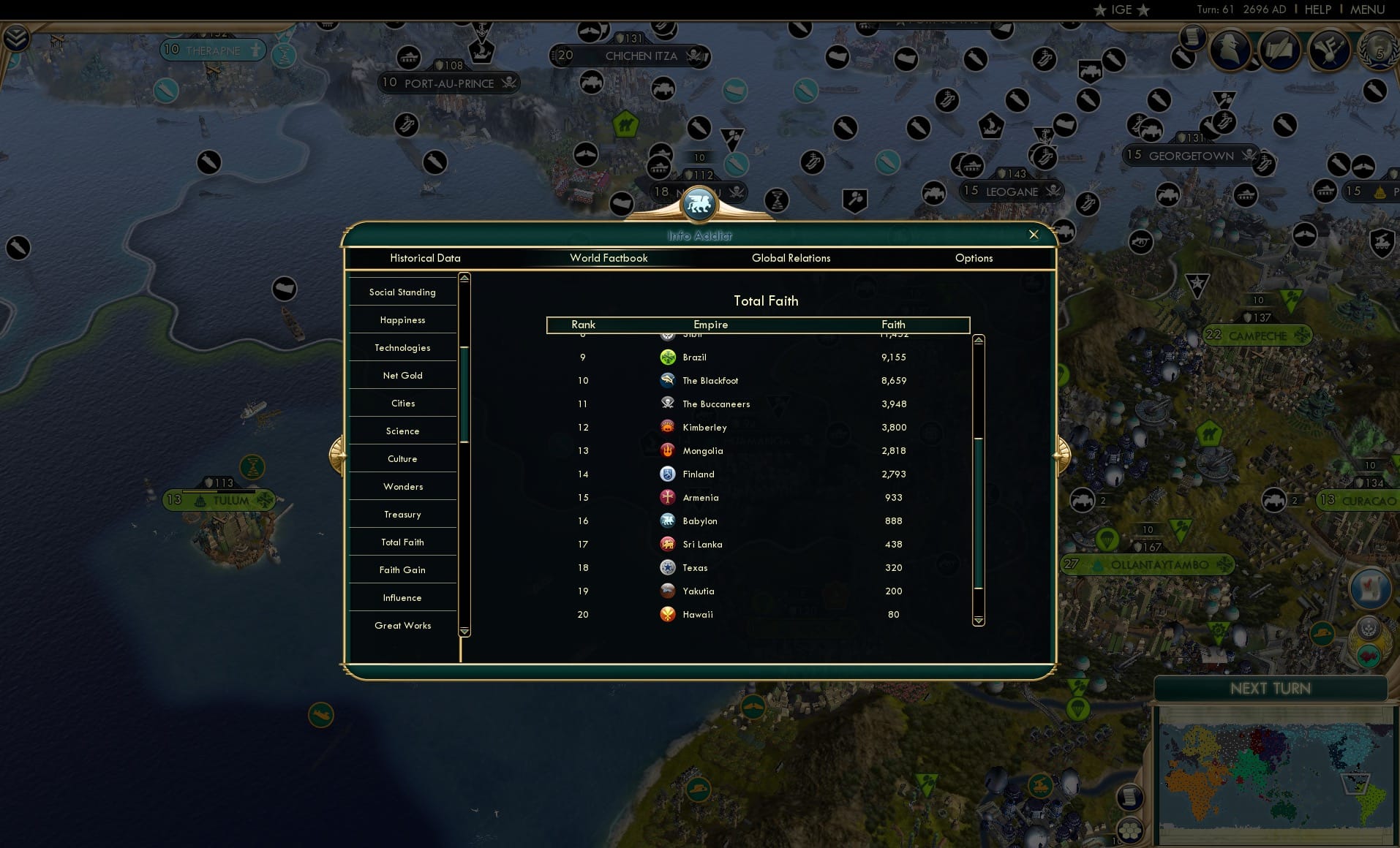Click Hawaii's yellow emblem in the ranking

(668, 614)
